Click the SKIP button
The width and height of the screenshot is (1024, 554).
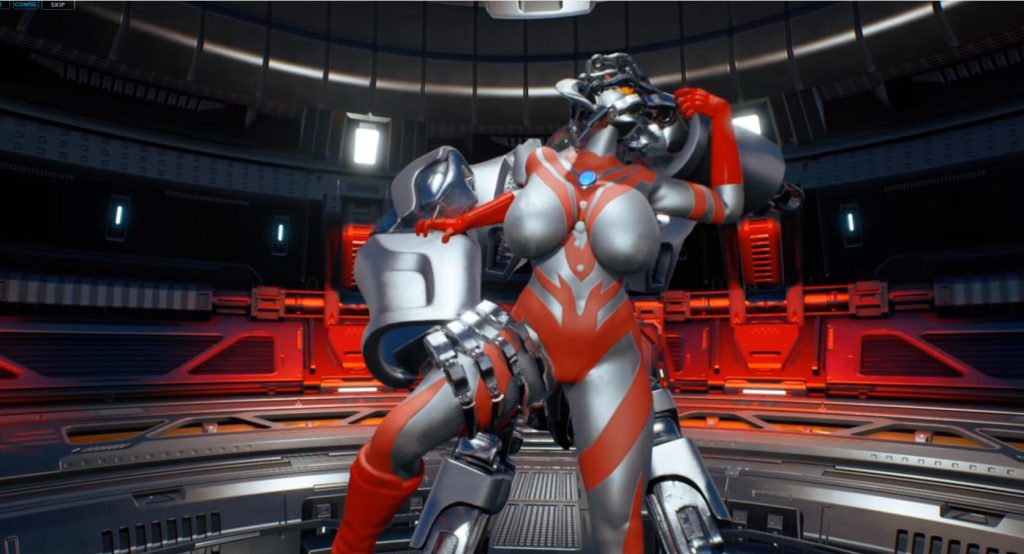(x=58, y=5)
